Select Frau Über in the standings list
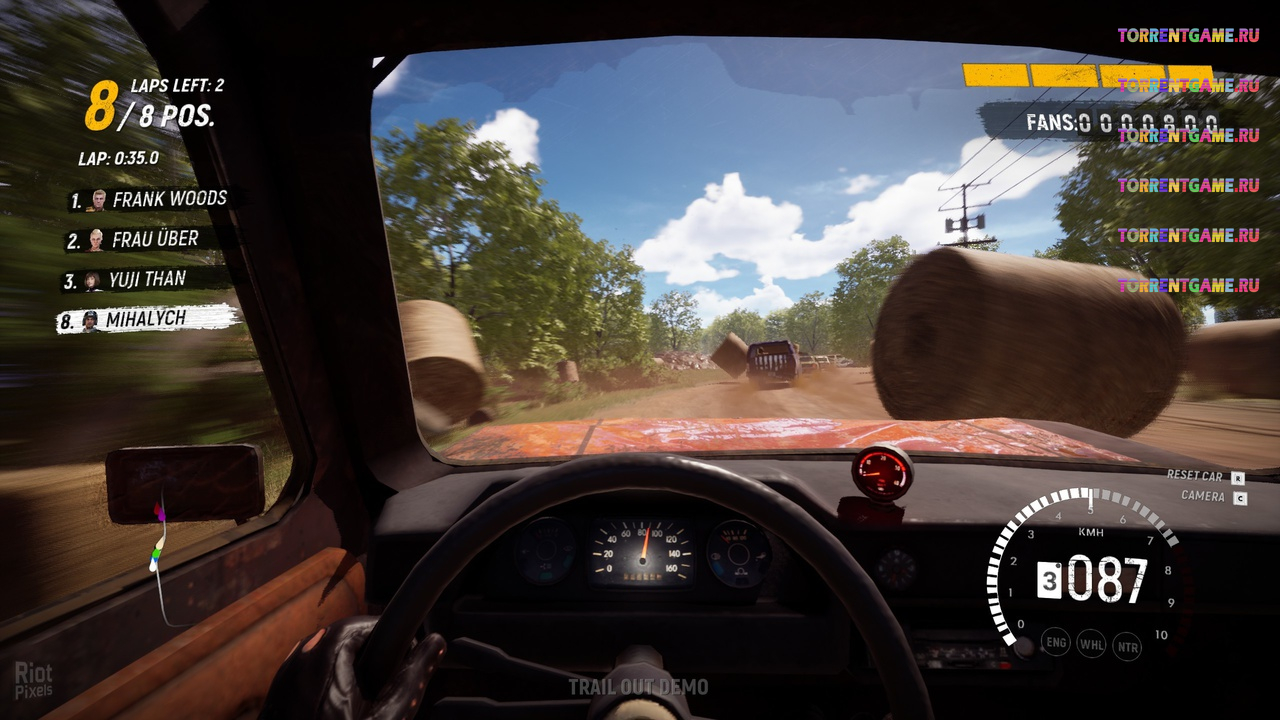Image resolution: width=1280 pixels, height=720 pixels. [x=145, y=240]
